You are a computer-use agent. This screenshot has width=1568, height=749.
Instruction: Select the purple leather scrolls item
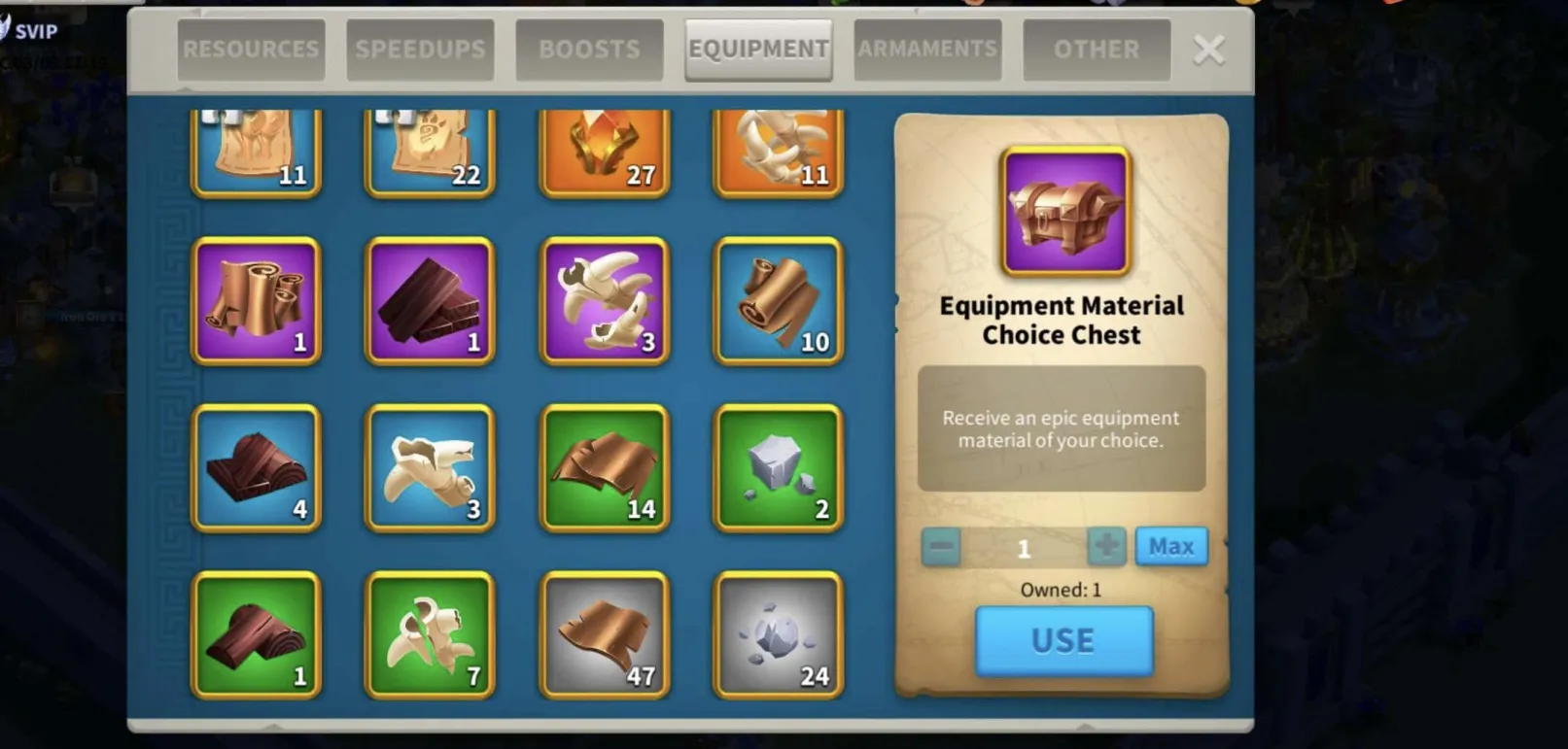tap(257, 301)
